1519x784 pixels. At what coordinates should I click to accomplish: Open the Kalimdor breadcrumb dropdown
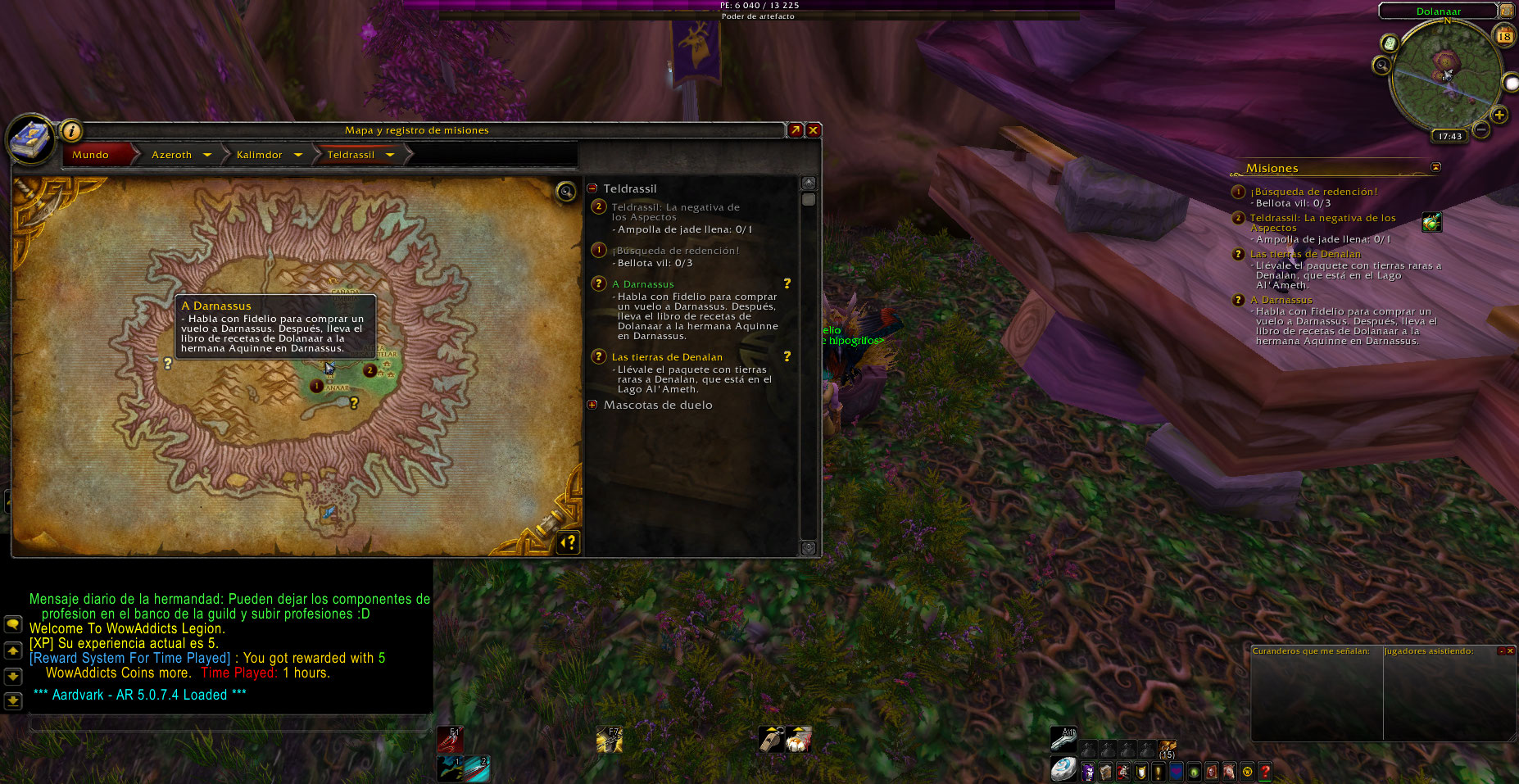pyautogui.click(x=297, y=155)
